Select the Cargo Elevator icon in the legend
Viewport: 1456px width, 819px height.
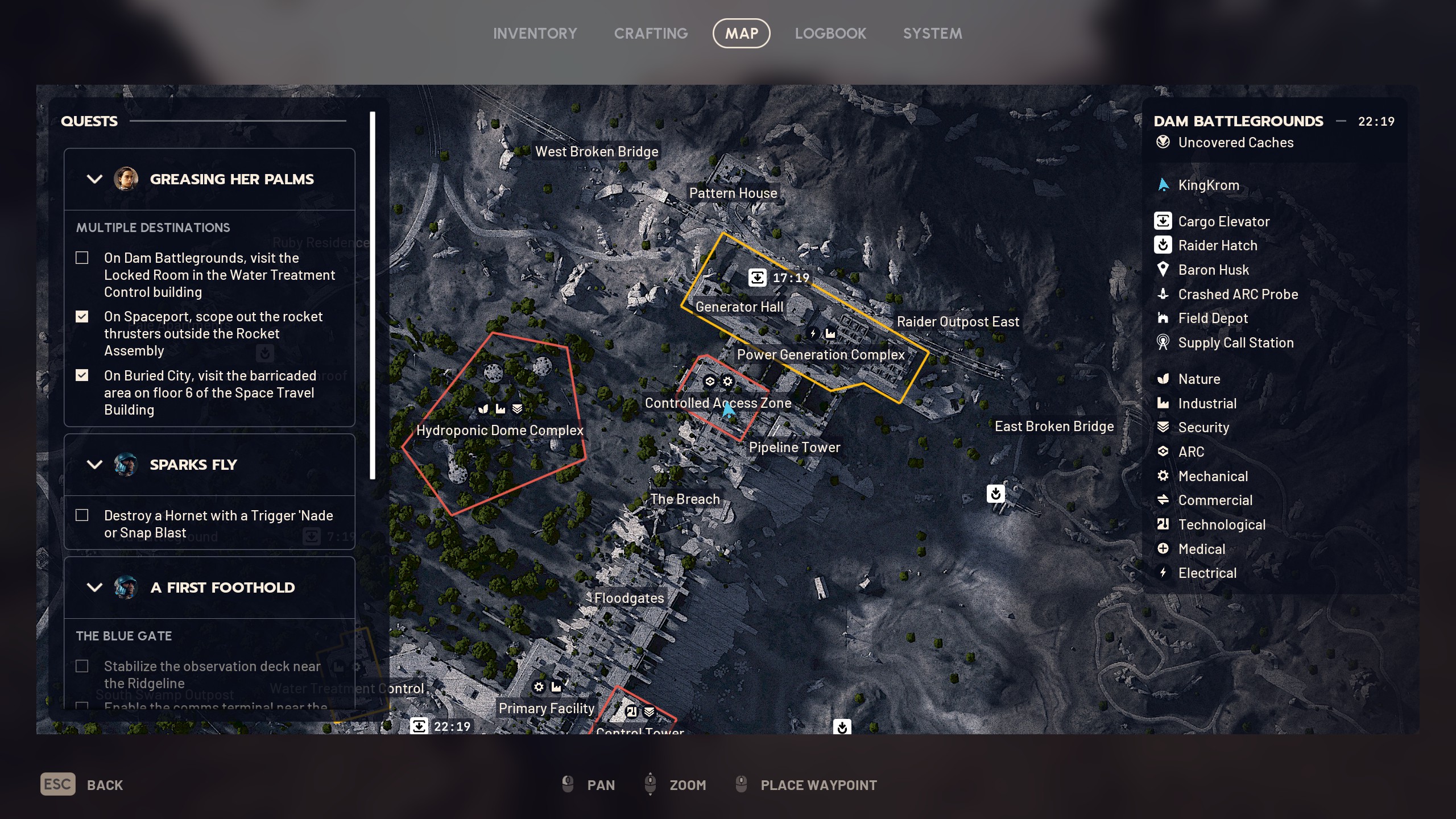click(1163, 221)
